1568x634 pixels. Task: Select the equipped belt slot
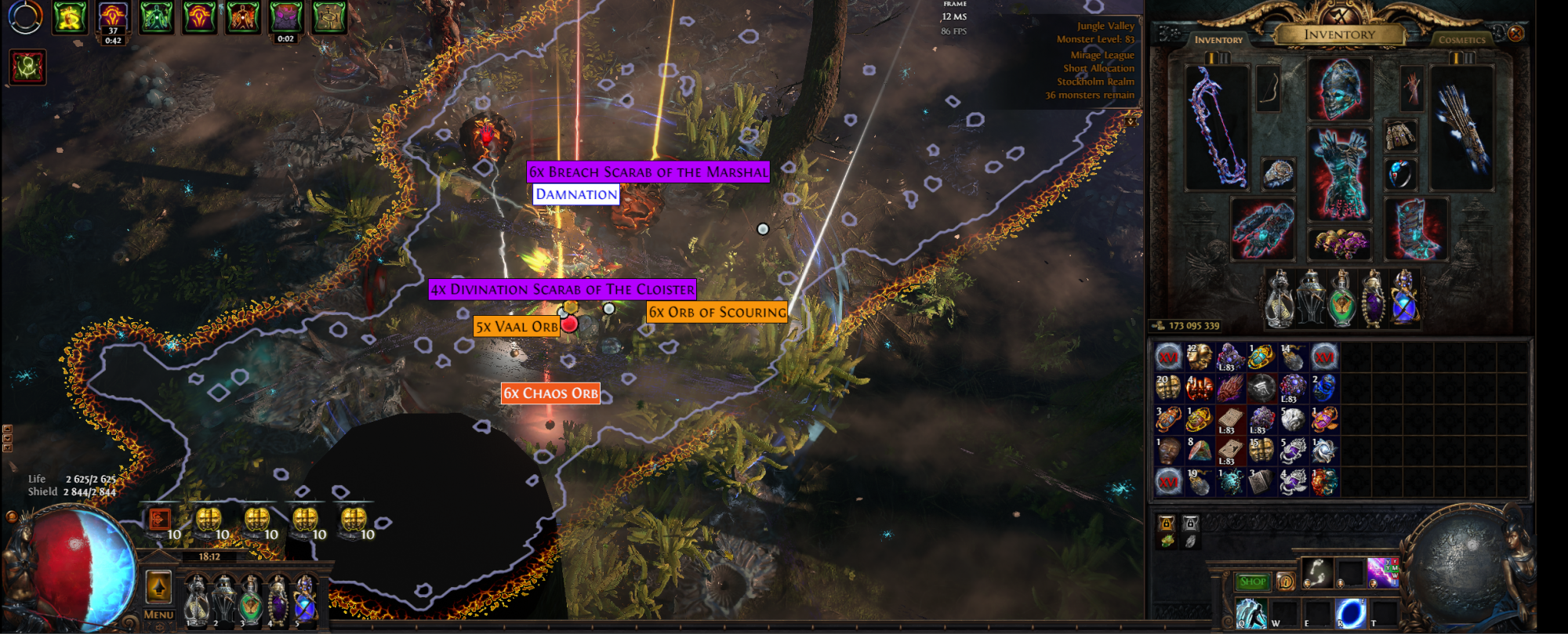pos(1340,244)
